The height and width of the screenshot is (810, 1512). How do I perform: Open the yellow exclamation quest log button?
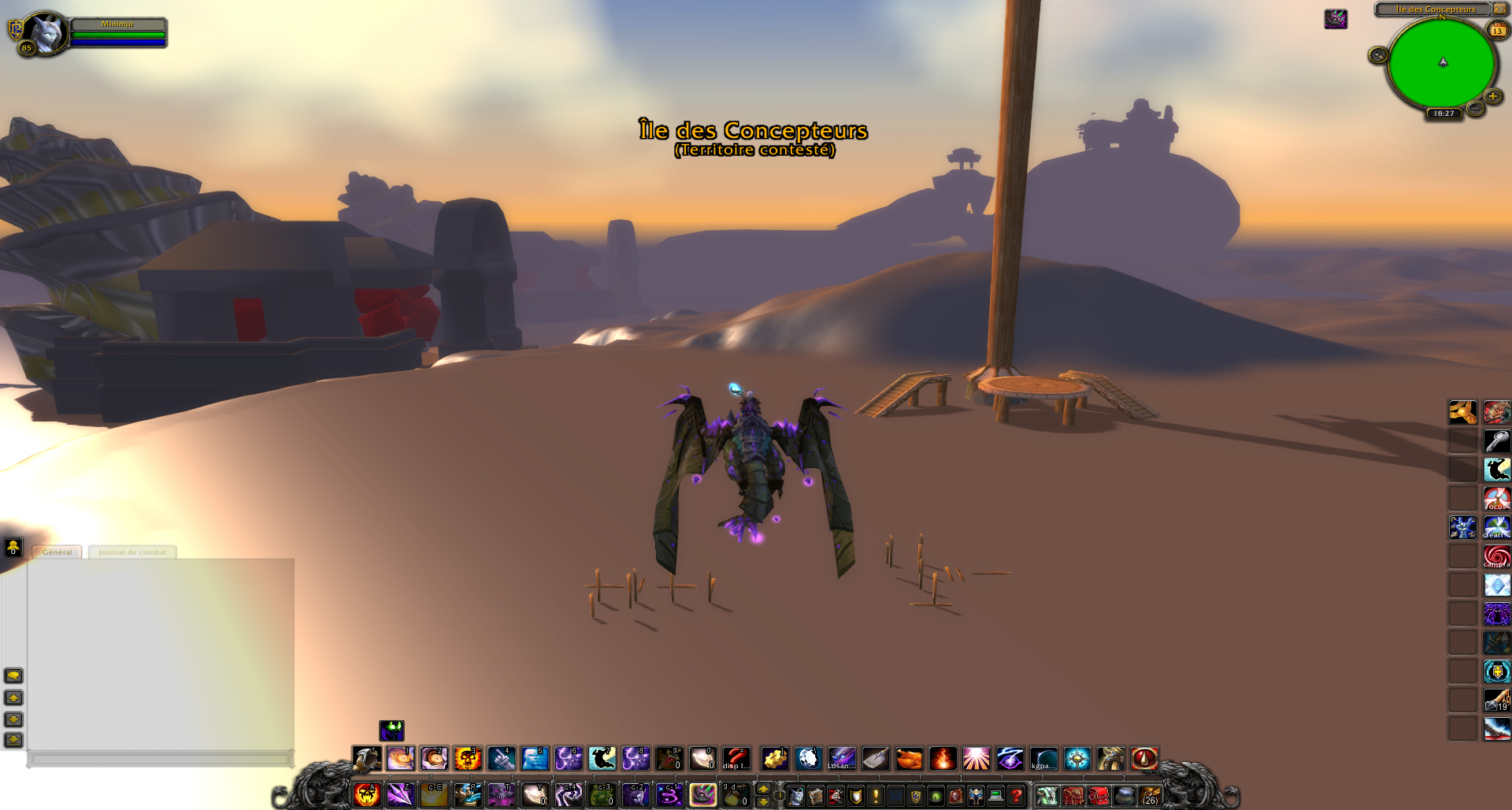point(876,796)
